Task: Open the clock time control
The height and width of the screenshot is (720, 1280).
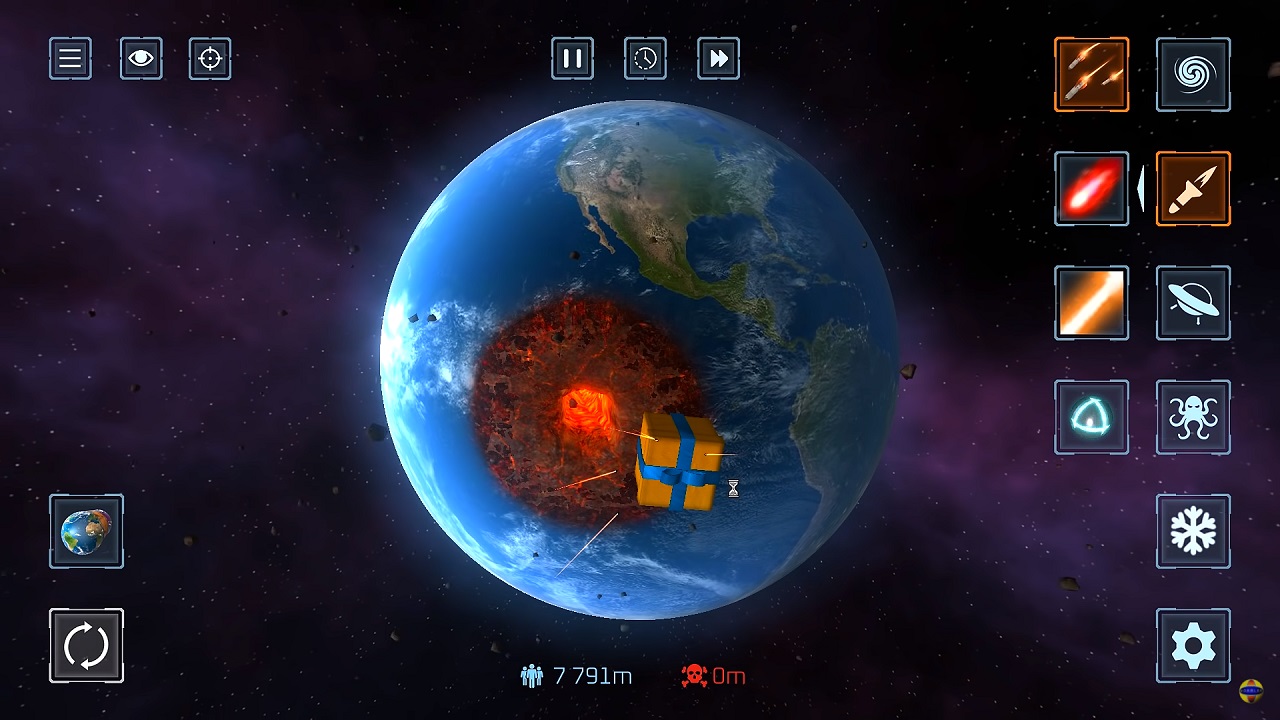Action: point(645,59)
